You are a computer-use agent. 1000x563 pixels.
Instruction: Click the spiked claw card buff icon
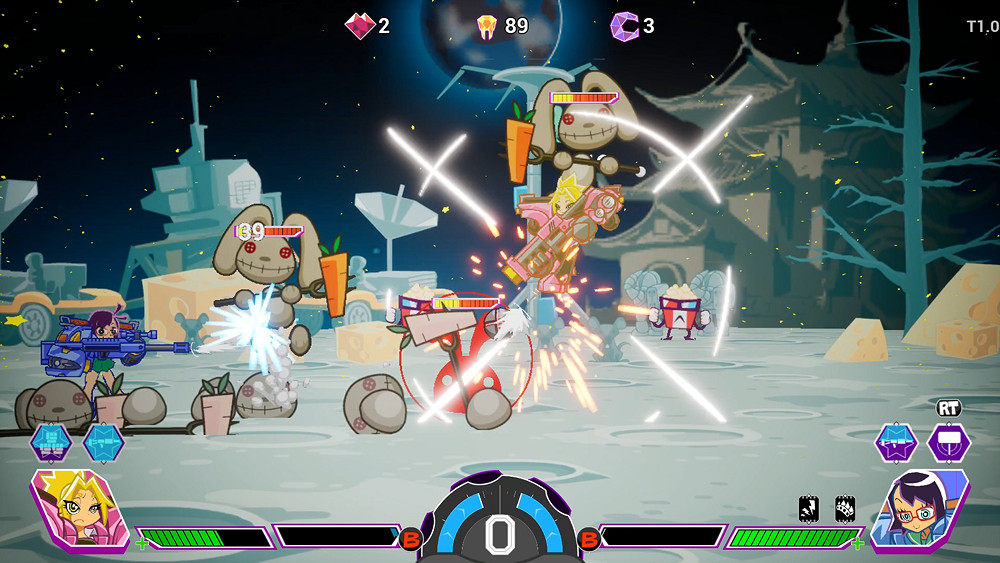click(x=845, y=509)
